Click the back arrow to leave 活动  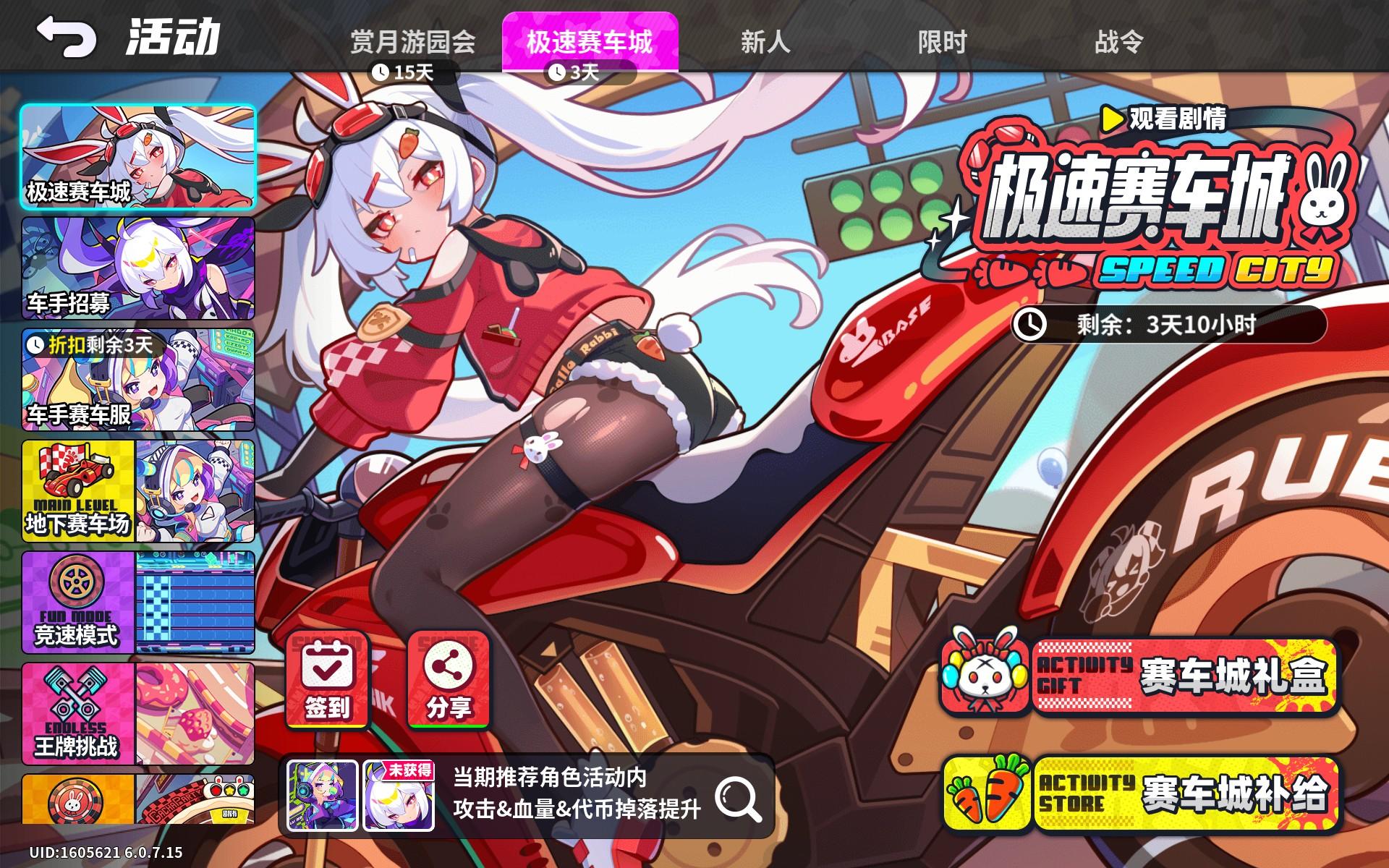66,34
